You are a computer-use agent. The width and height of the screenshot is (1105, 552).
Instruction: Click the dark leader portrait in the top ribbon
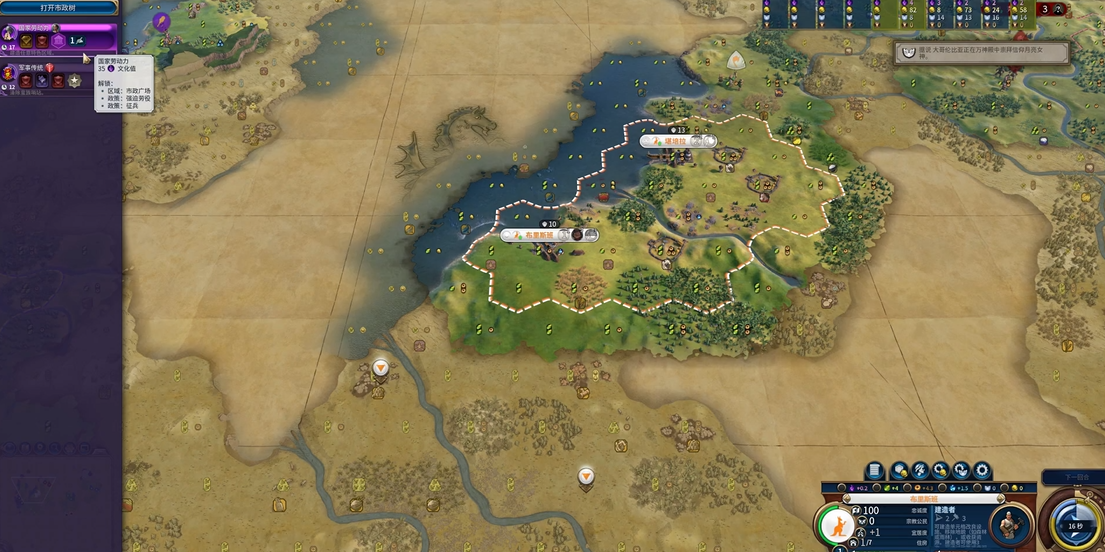pos(1059,10)
